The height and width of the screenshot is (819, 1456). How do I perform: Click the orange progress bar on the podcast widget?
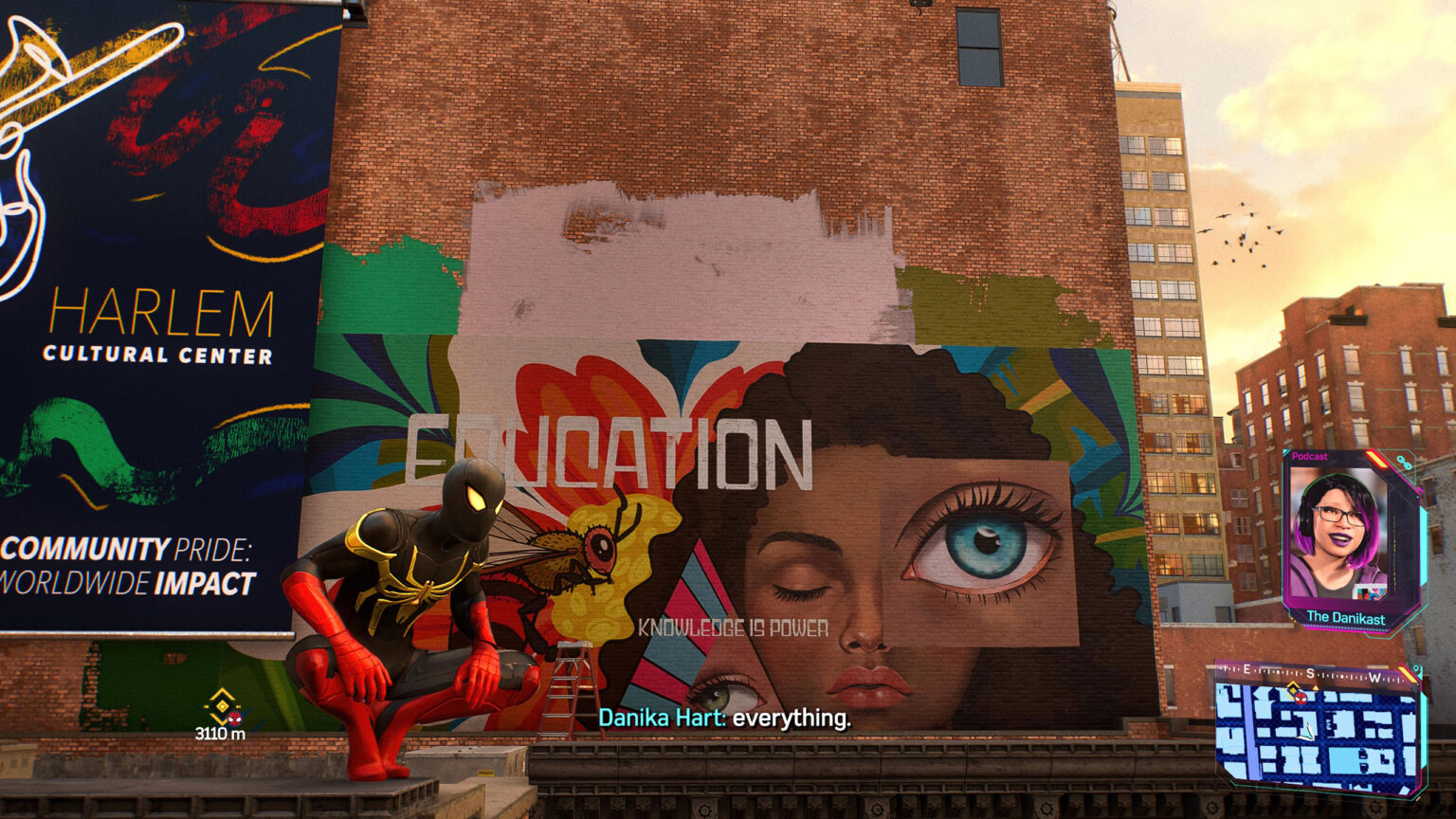(x=1377, y=460)
